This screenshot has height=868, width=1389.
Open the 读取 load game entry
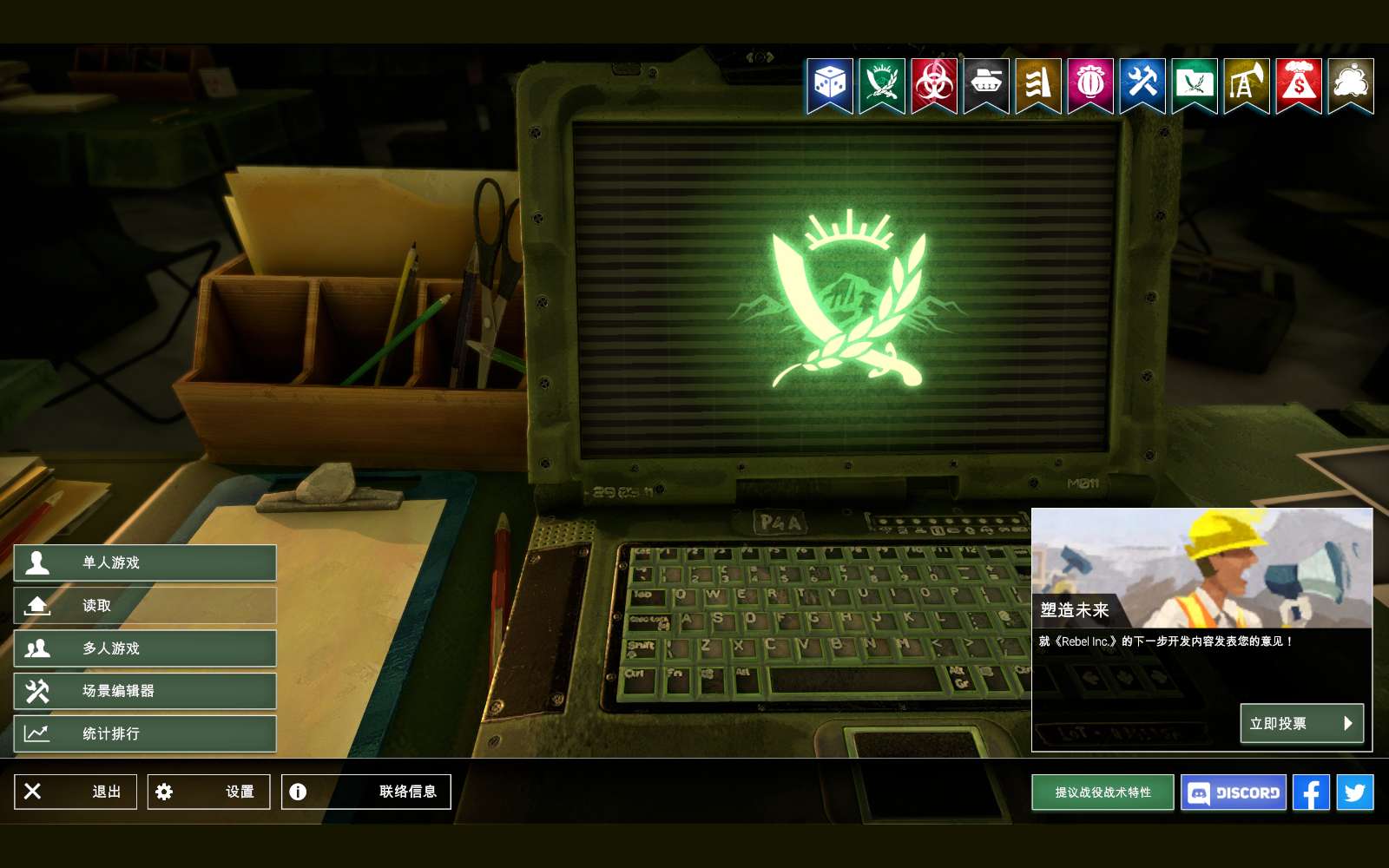pyautogui.click(x=145, y=605)
